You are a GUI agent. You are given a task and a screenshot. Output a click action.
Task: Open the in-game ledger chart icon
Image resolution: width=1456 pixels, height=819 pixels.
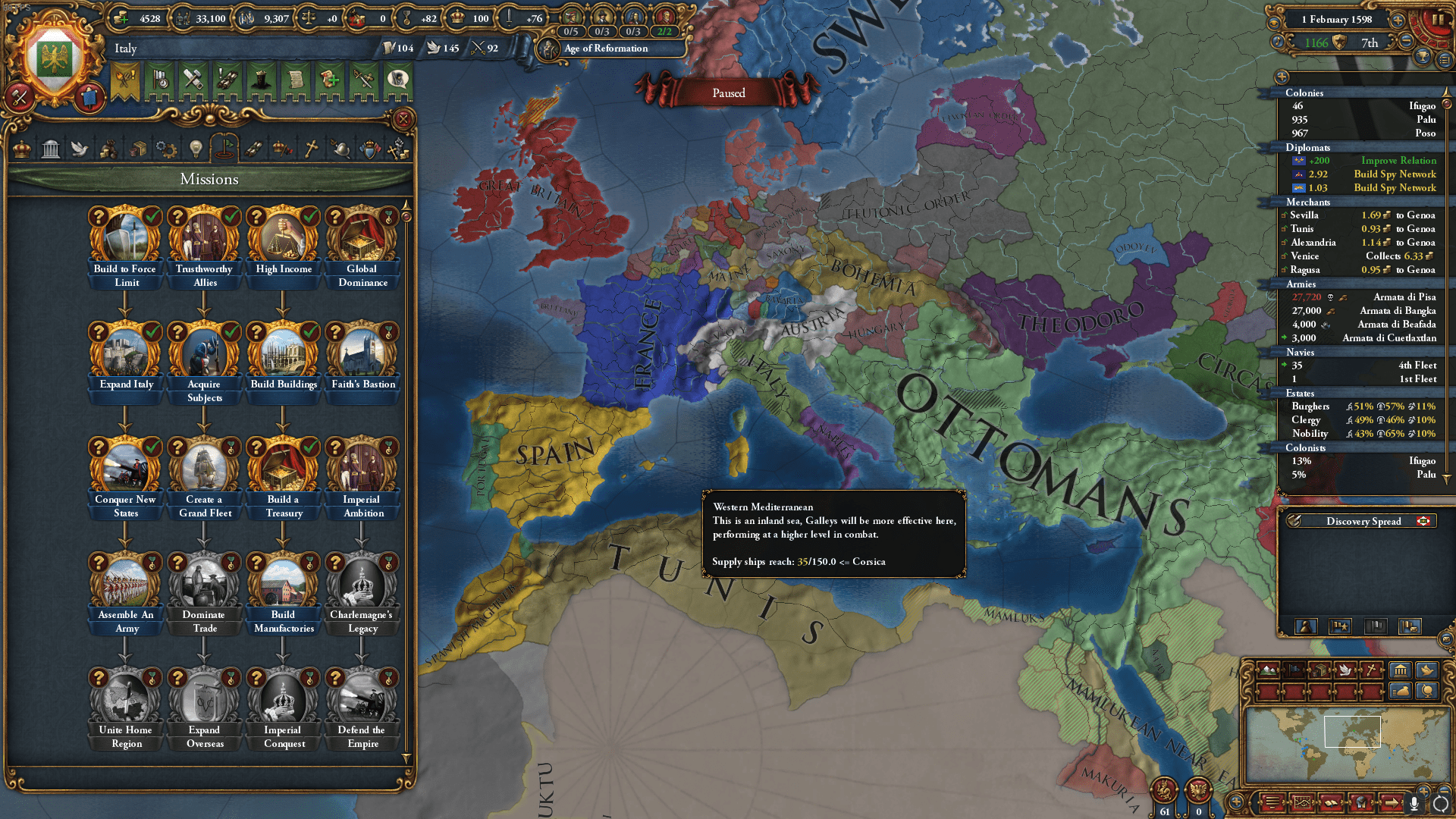click(x=1302, y=802)
